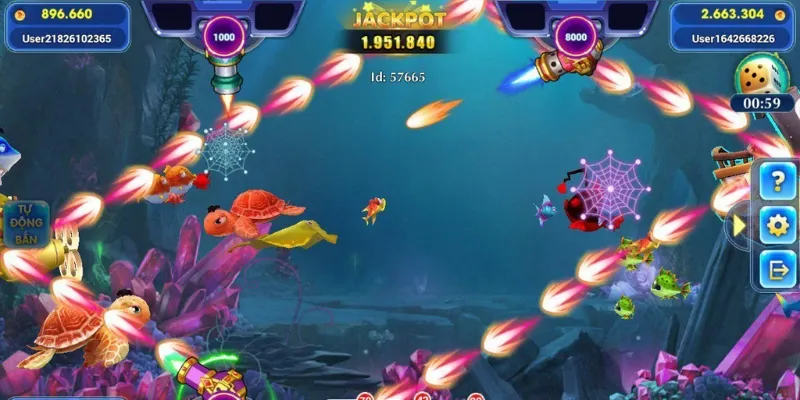Screen dimensions: 800x400
Task: Exit the game using the door arrow button
Action: pos(777,268)
